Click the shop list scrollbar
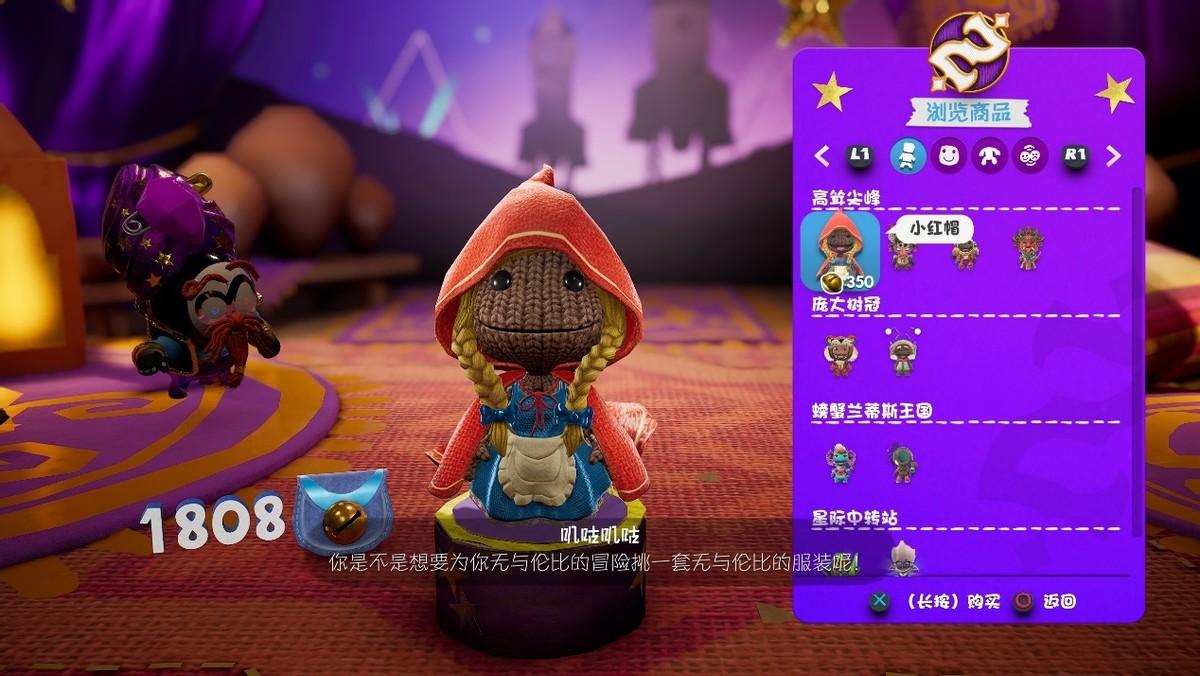1200x676 pixels. point(1135,360)
